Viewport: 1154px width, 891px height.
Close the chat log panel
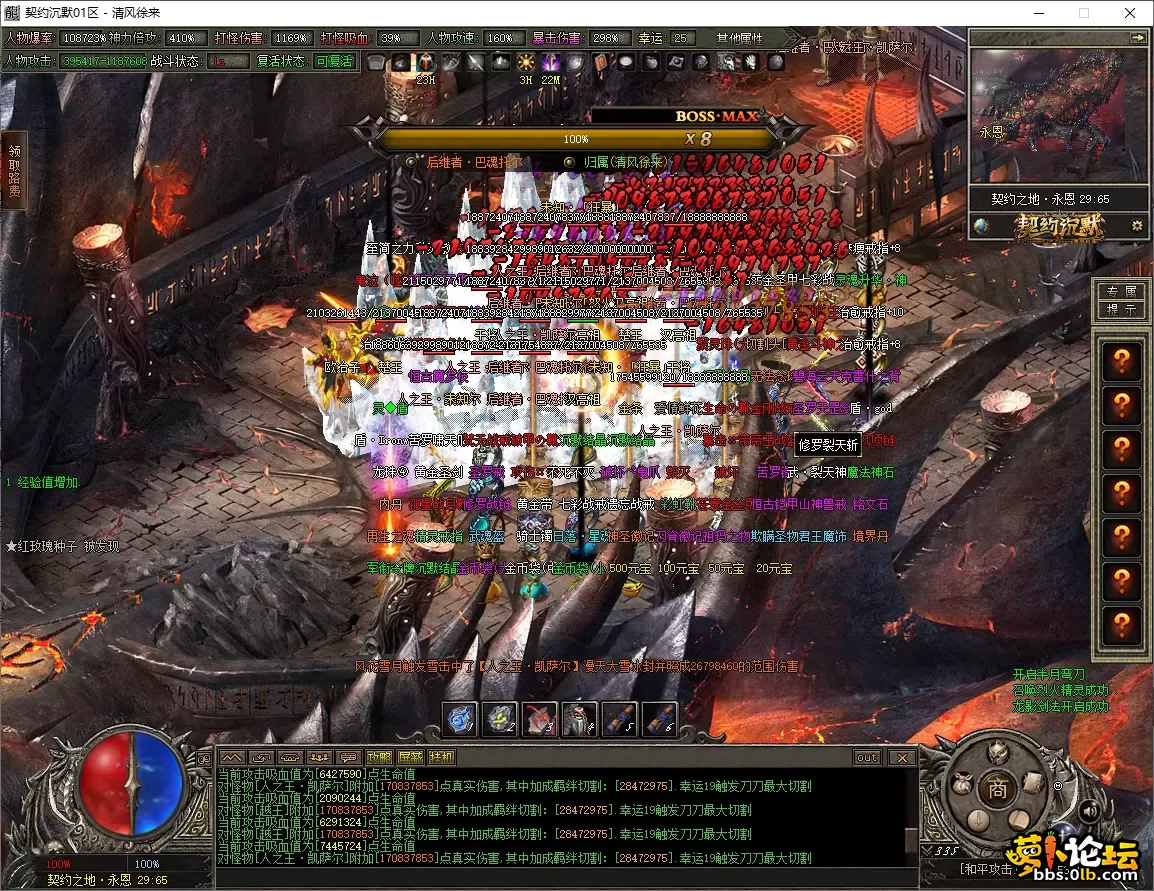coord(901,757)
